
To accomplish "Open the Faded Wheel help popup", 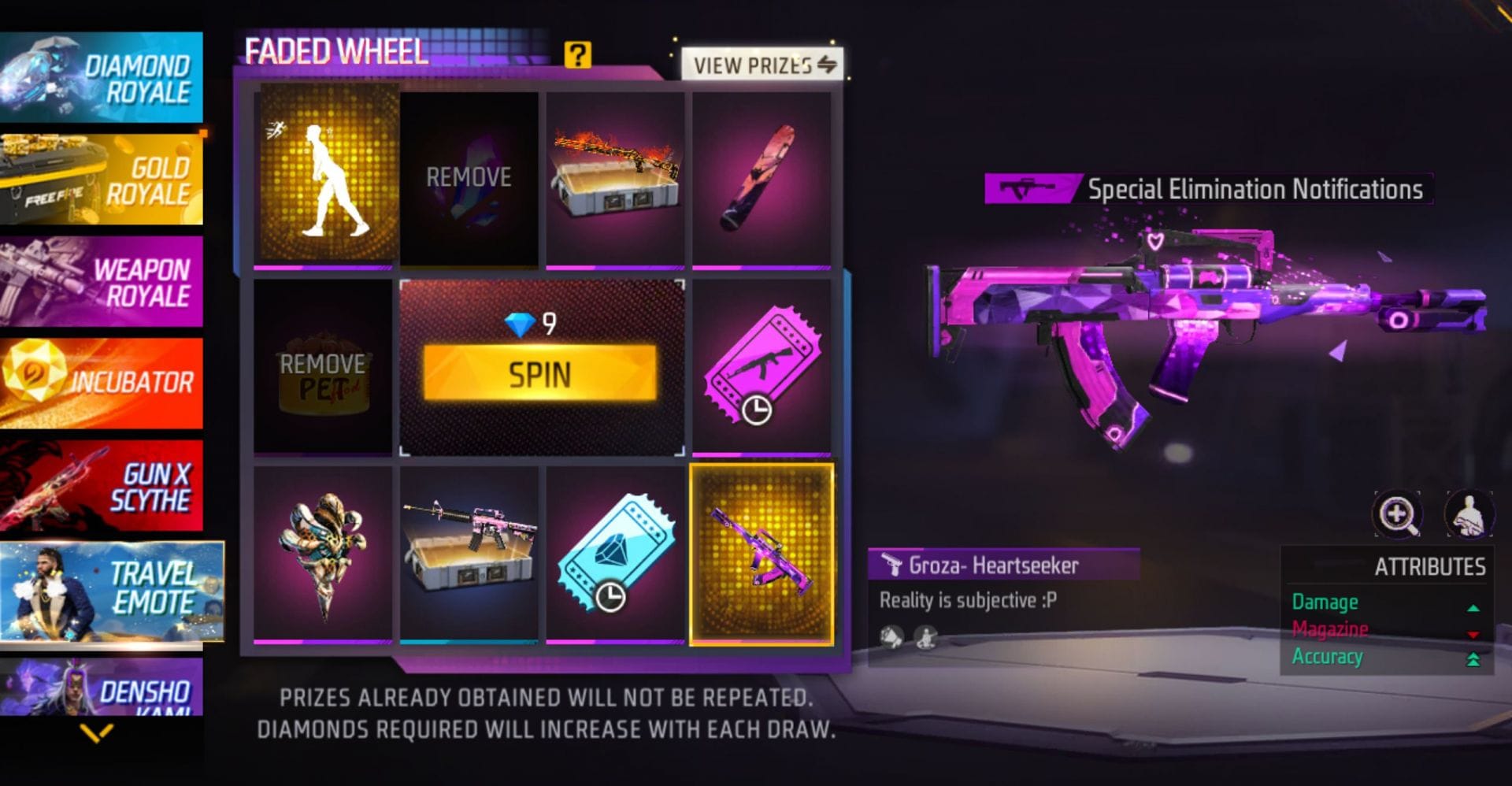I will point(580,55).
